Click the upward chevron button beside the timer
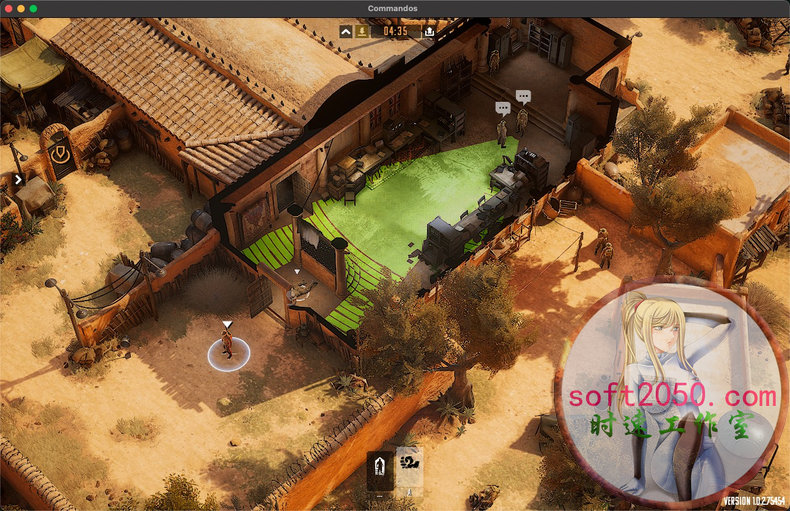The image size is (790, 511). coord(346,31)
